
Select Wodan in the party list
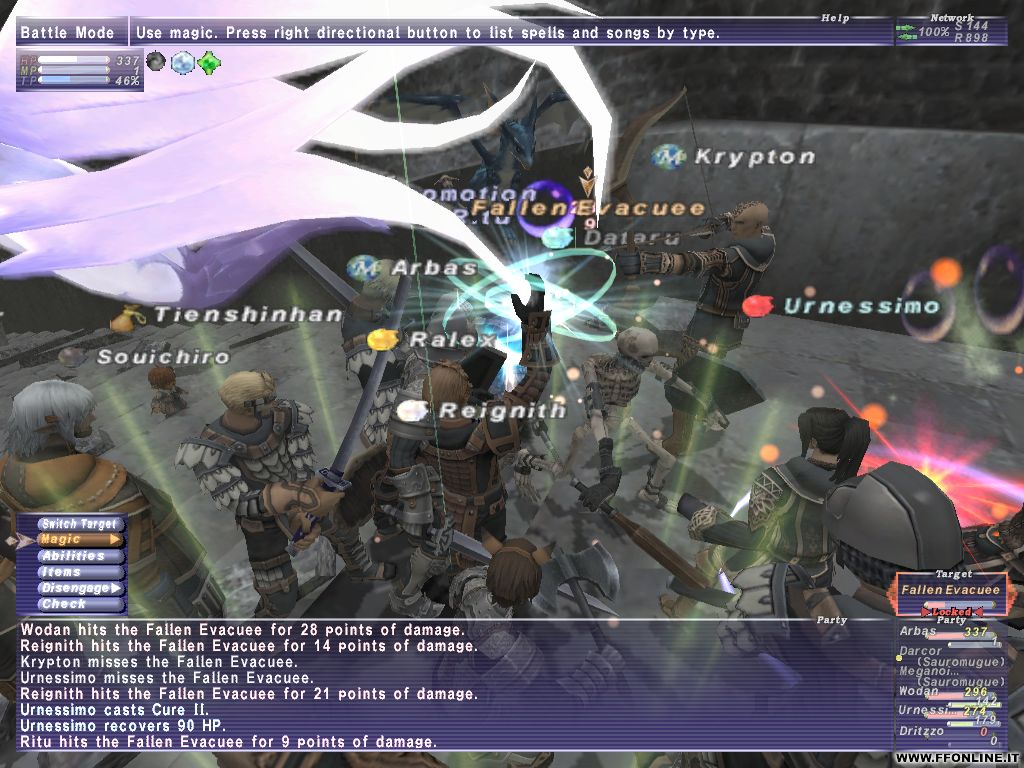click(x=944, y=691)
